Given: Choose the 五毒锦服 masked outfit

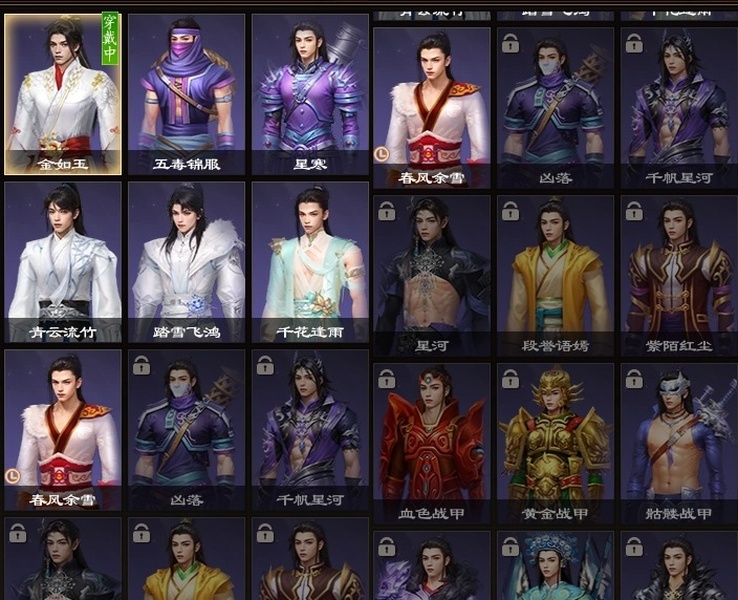Looking at the screenshot, I should (187, 95).
